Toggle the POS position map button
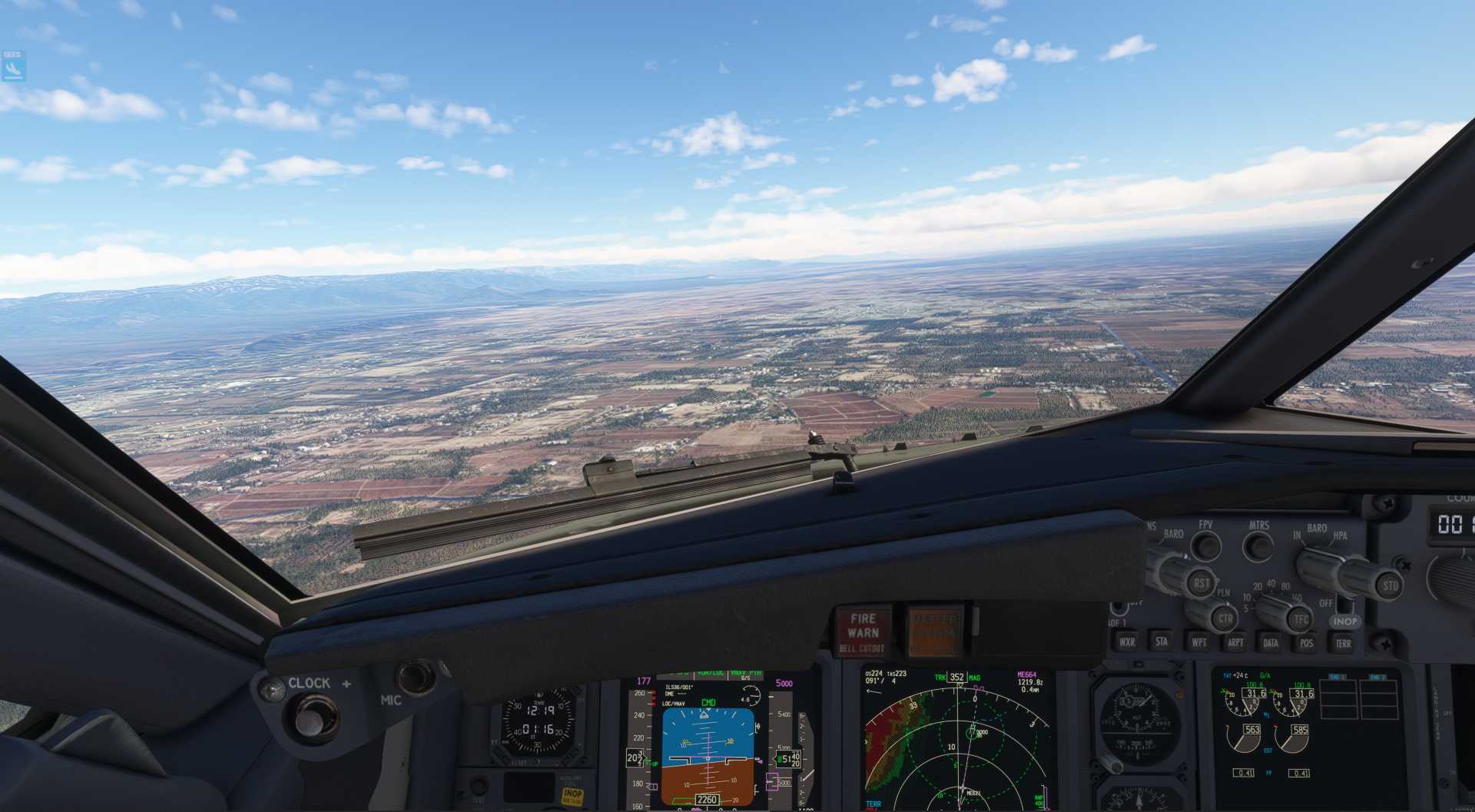This screenshot has width=1475, height=812. coord(1307,644)
